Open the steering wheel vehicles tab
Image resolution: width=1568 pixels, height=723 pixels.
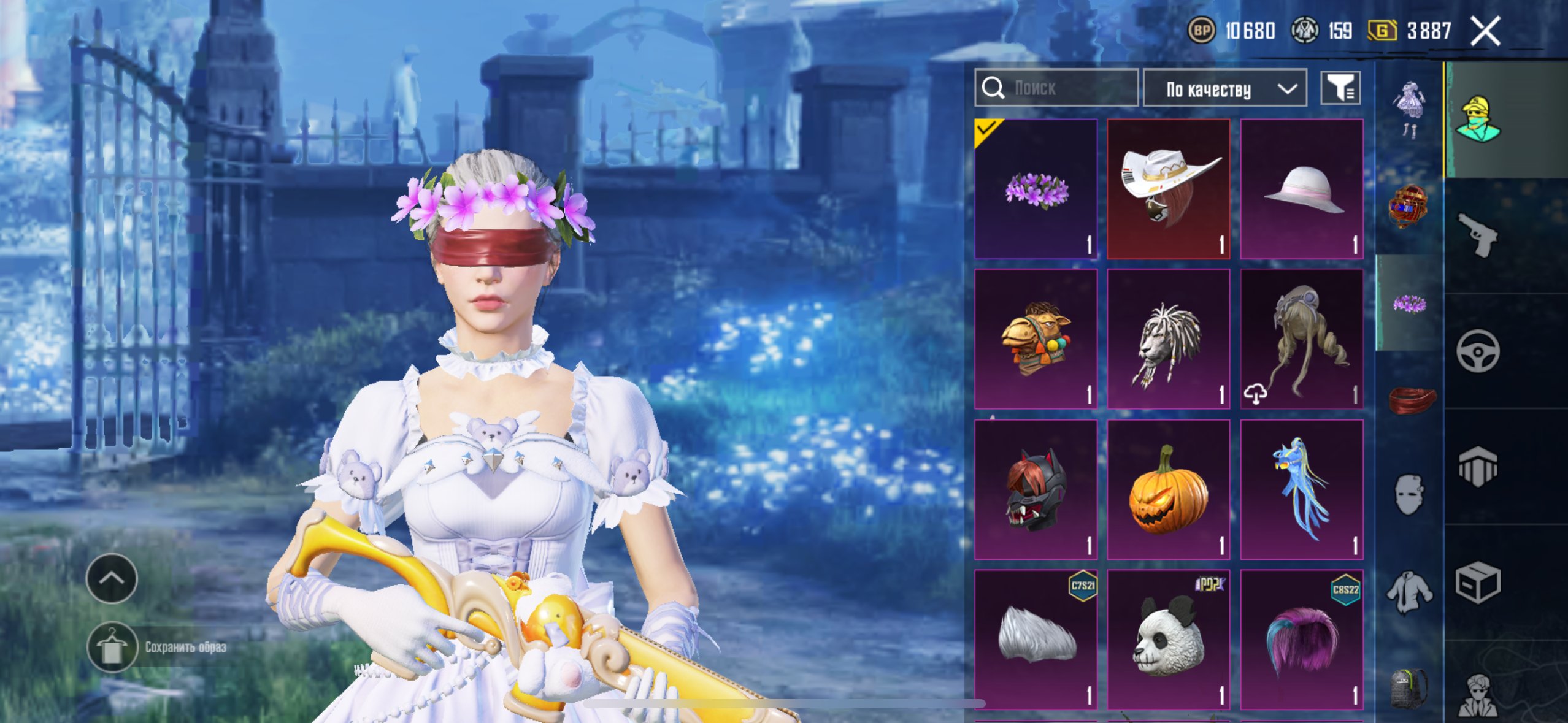[1478, 351]
